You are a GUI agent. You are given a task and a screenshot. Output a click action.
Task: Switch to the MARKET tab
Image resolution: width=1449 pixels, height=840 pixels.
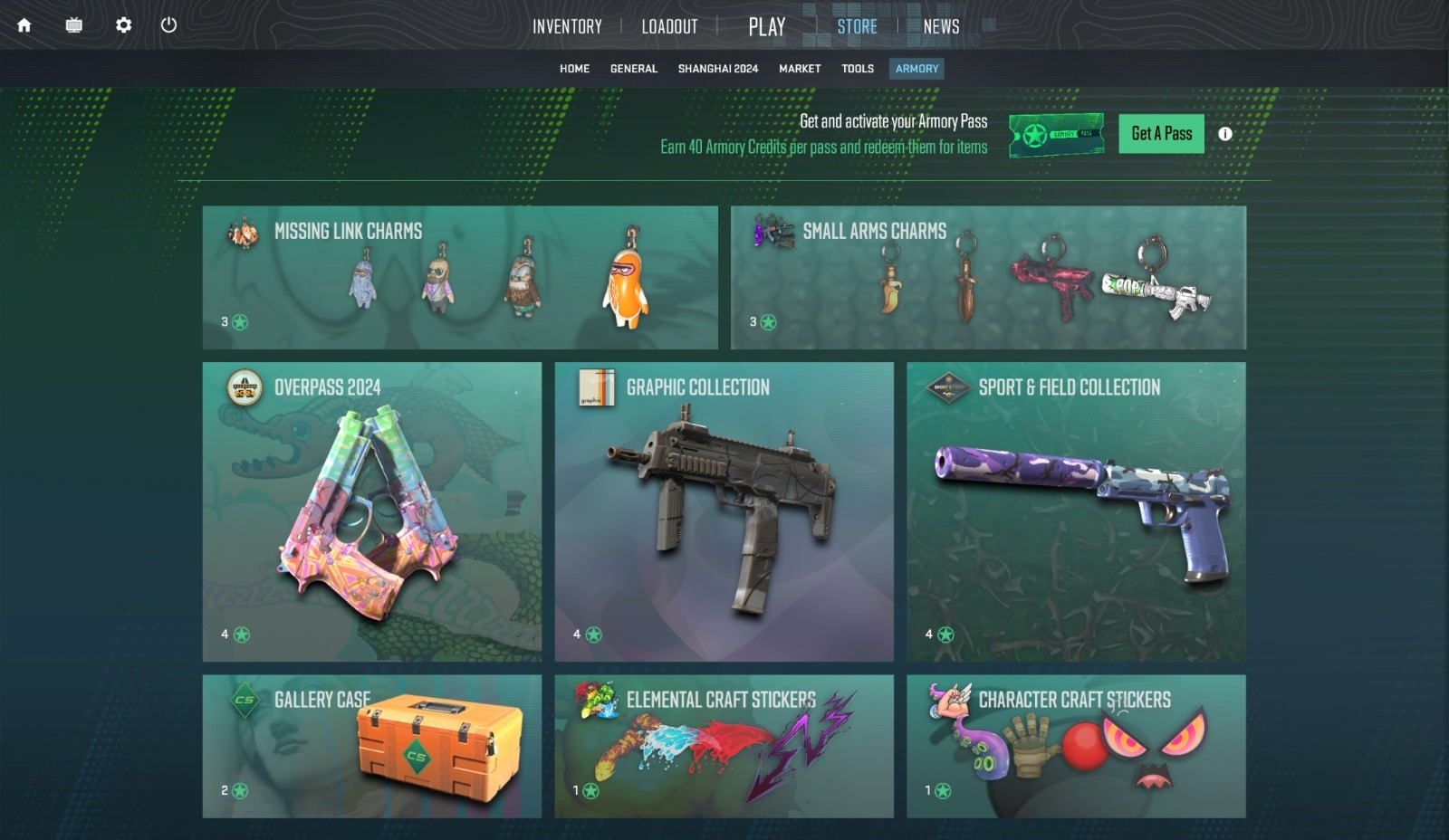click(x=800, y=68)
